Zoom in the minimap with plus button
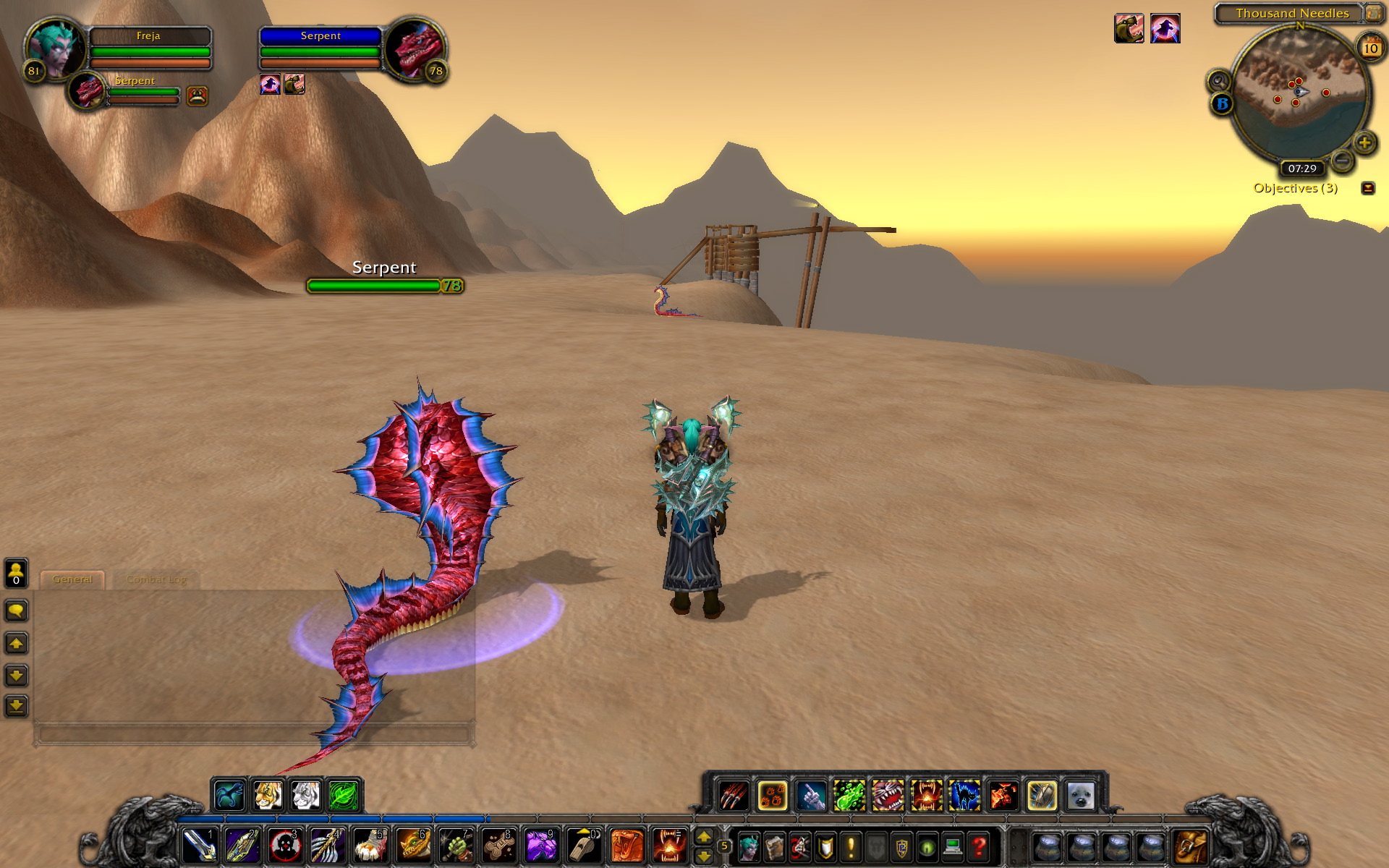Image resolution: width=1389 pixels, height=868 pixels. [x=1364, y=142]
